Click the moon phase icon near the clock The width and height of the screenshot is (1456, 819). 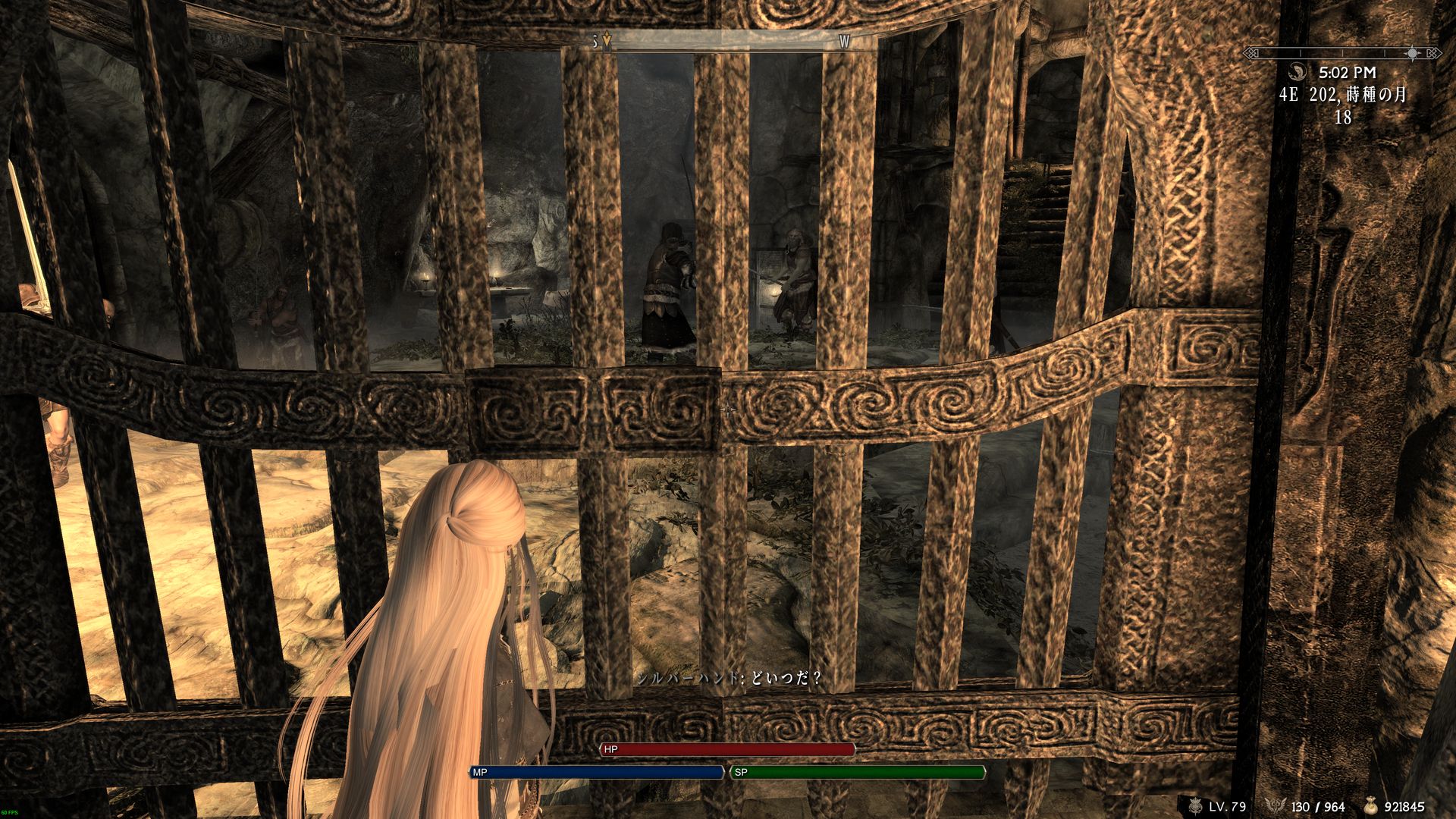[x=1298, y=73]
